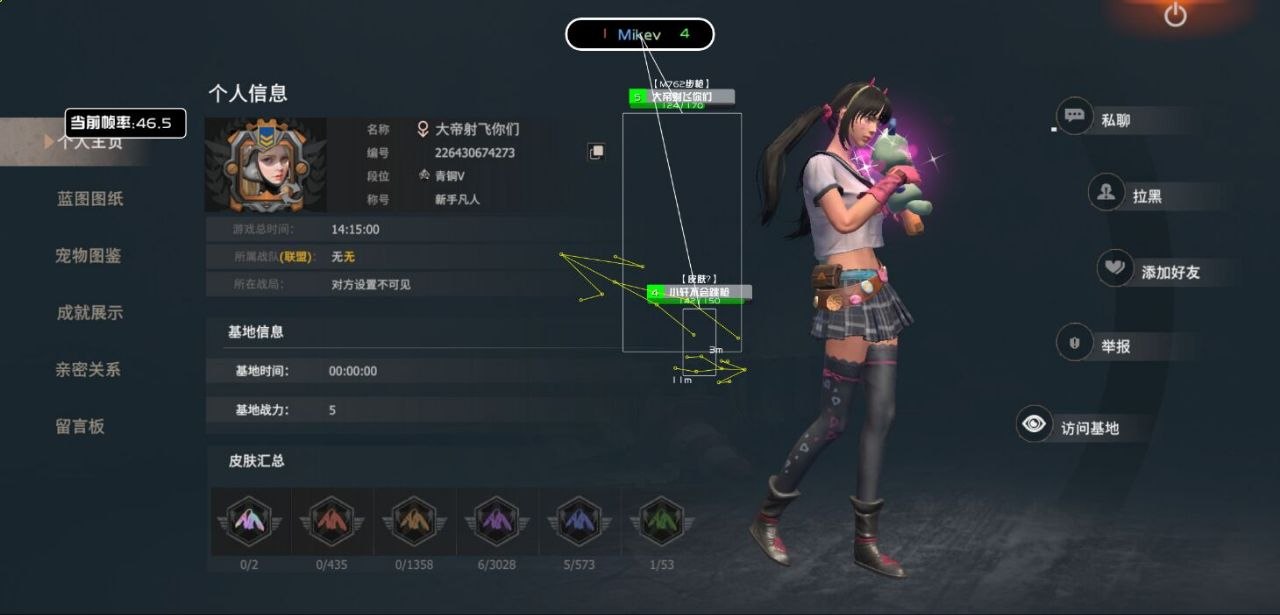Image resolution: width=1280 pixels, height=615 pixels.
Task: Open the 留言板 tab
Action: click(x=80, y=427)
